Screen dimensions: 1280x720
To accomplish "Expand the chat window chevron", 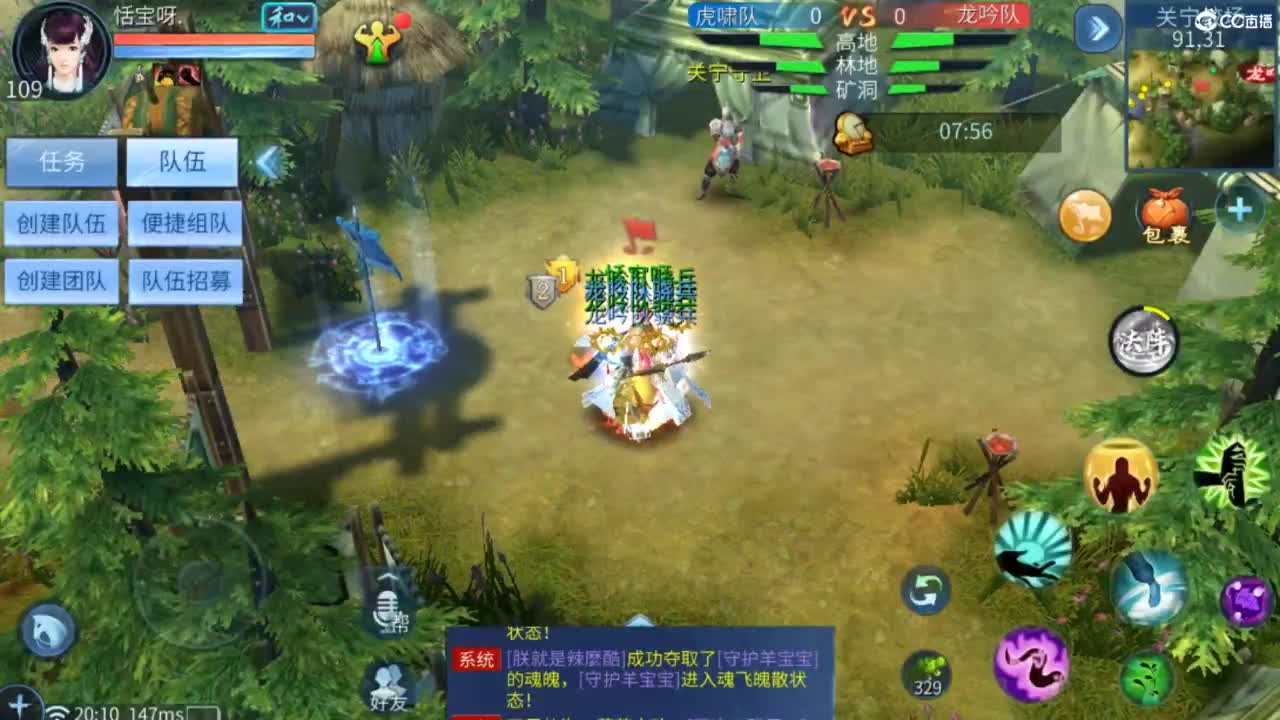I will (637, 620).
